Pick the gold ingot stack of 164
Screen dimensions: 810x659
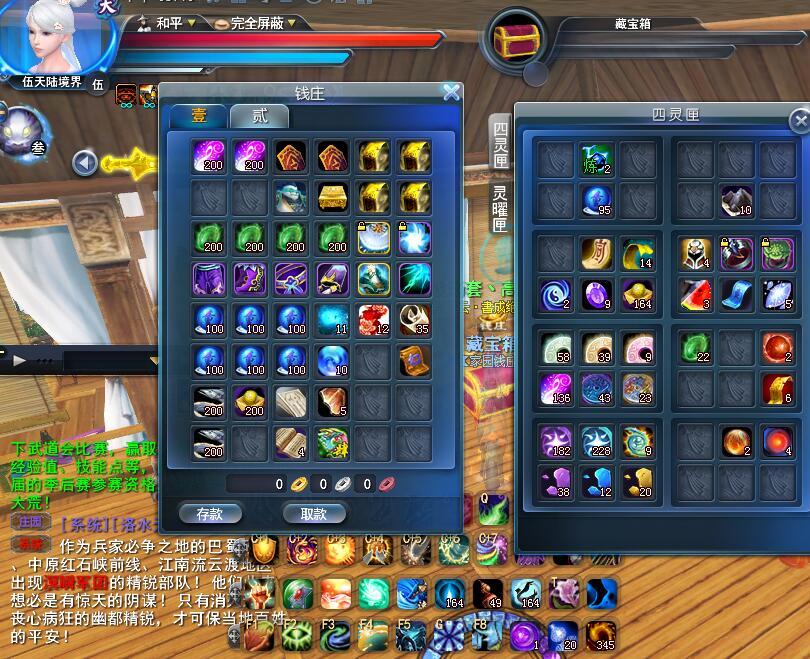(637, 293)
